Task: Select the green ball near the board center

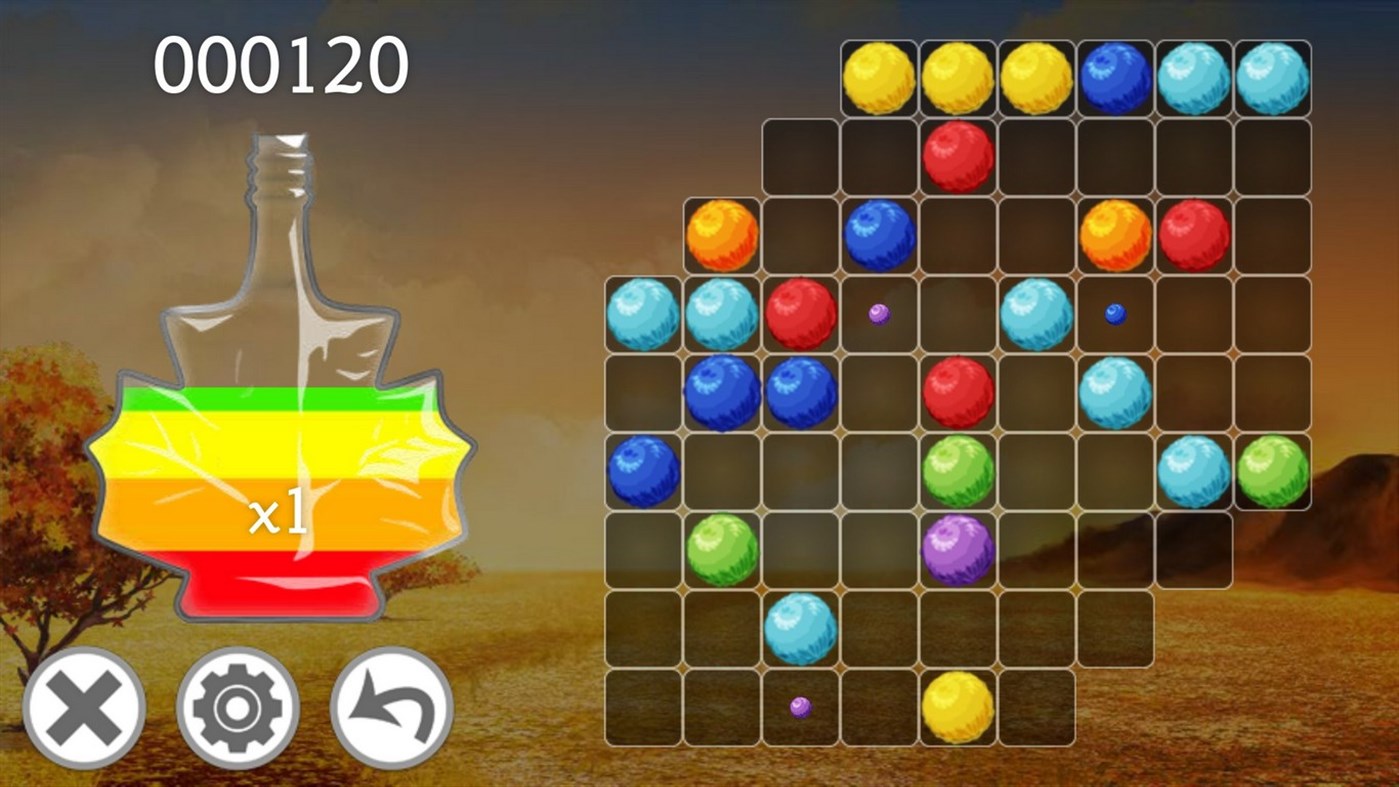Action: pos(957,470)
